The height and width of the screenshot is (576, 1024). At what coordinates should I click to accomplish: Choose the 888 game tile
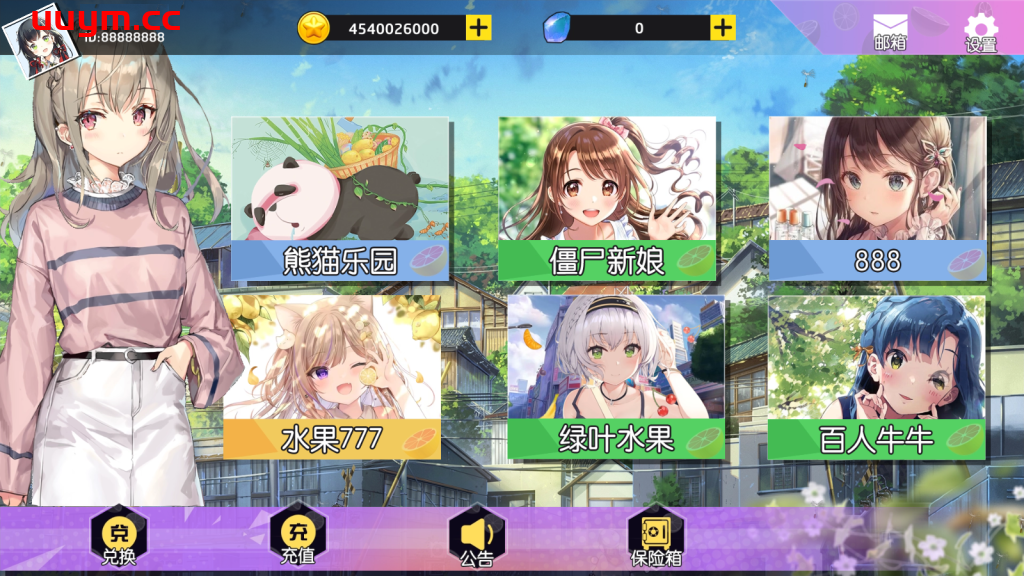tap(877, 198)
